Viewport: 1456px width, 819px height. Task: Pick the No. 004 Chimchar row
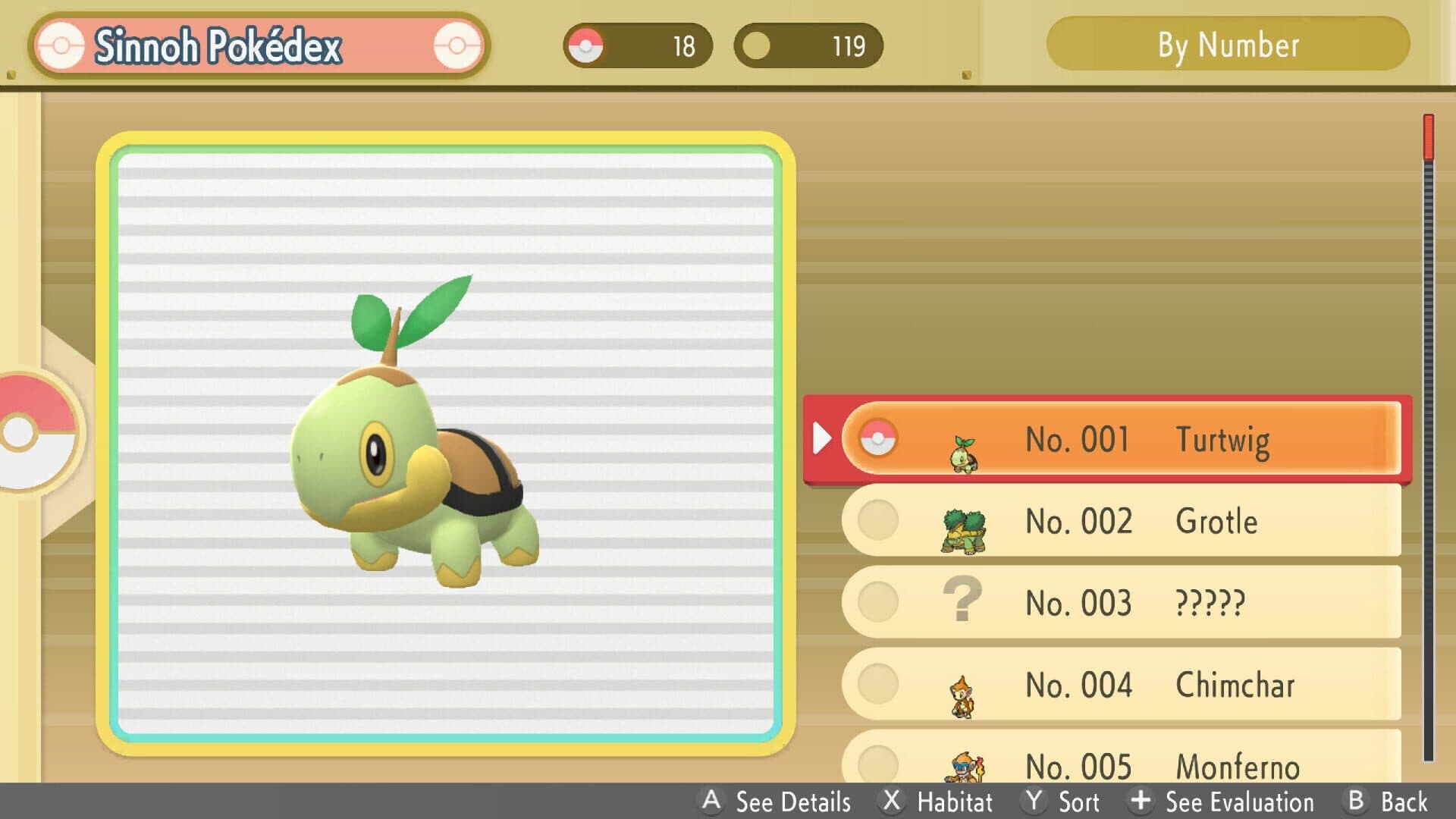1121,684
